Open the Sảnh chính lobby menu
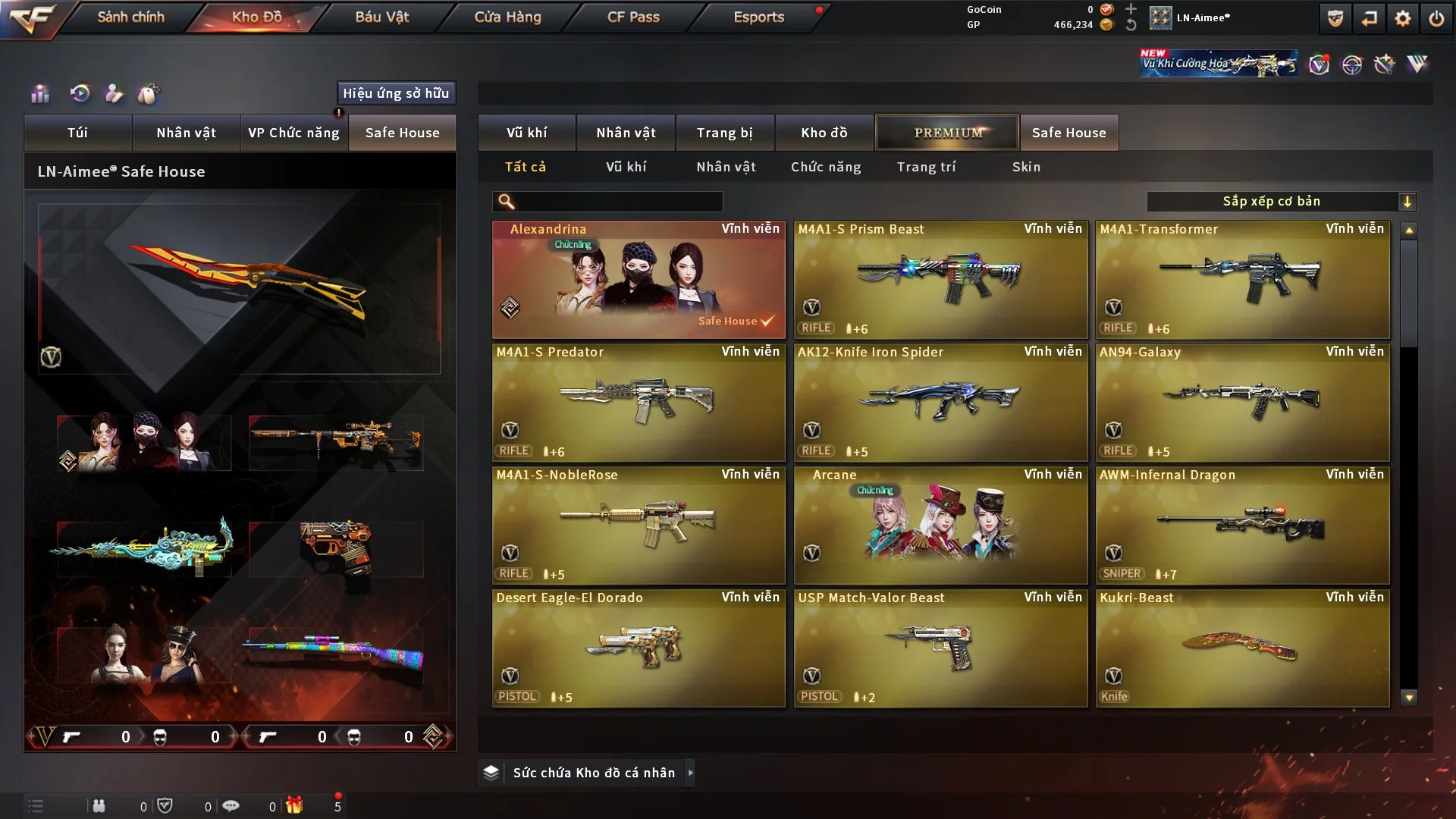 click(130, 17)
